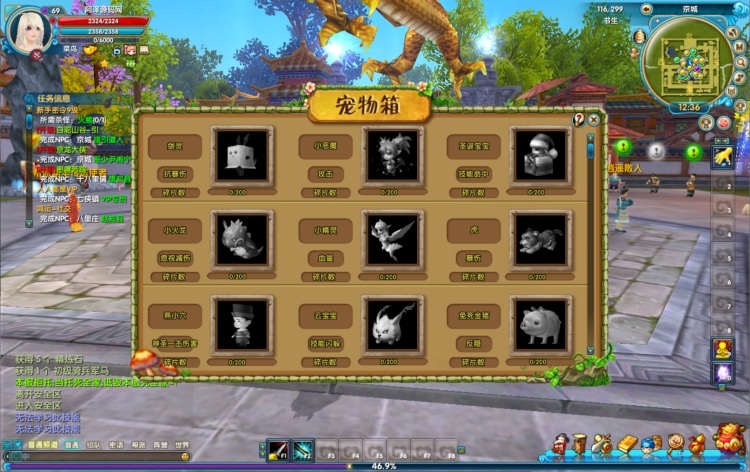
Task: Select the 小火龙 dragon pet portrait
Action: tap(241, 239)
